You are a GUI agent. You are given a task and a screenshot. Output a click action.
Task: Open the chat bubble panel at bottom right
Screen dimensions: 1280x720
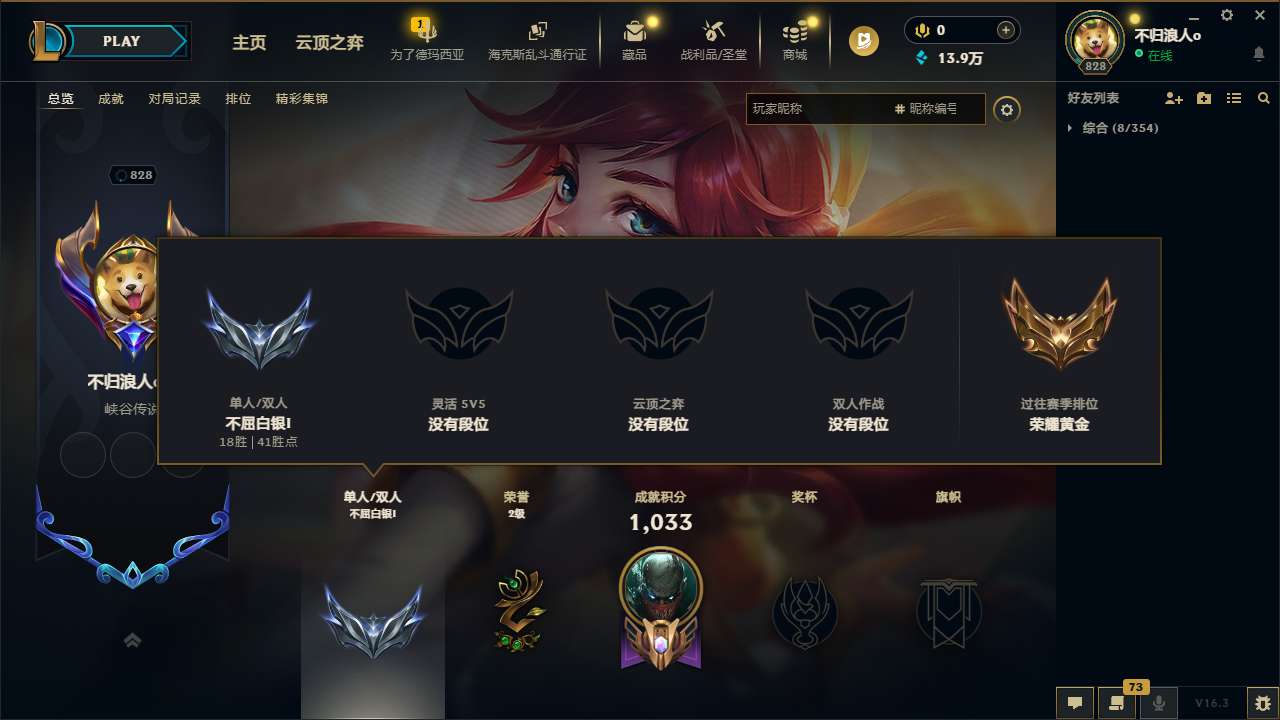click(x=1074, y=703)
